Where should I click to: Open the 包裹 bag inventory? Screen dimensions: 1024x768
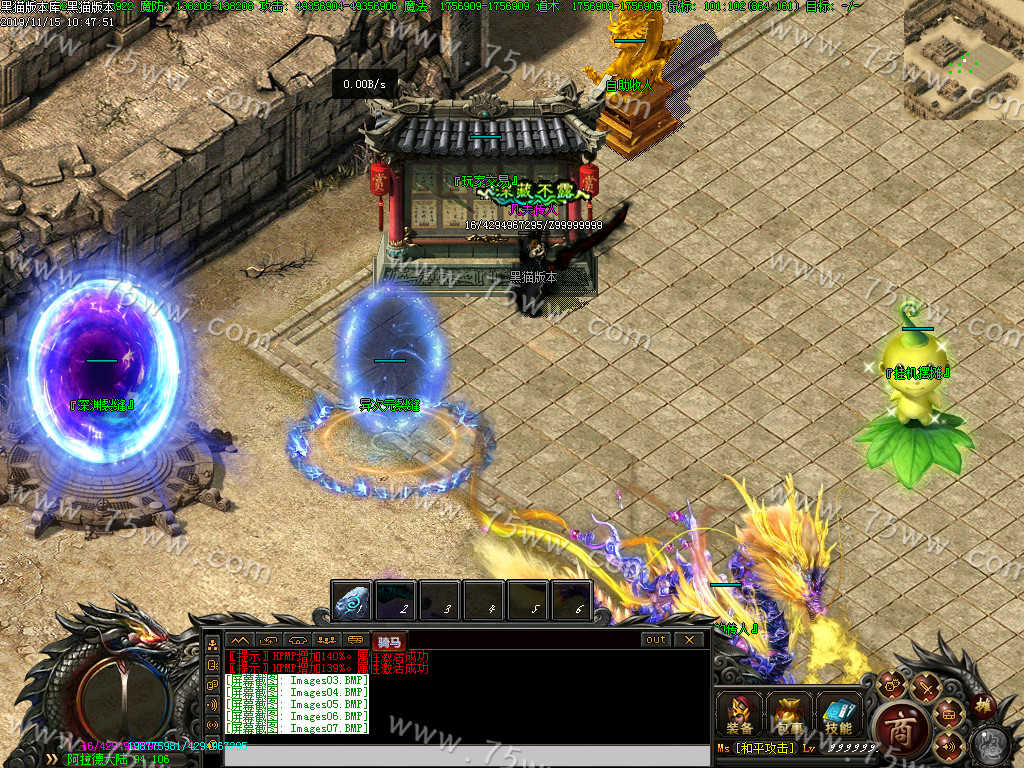pos(789,714)
